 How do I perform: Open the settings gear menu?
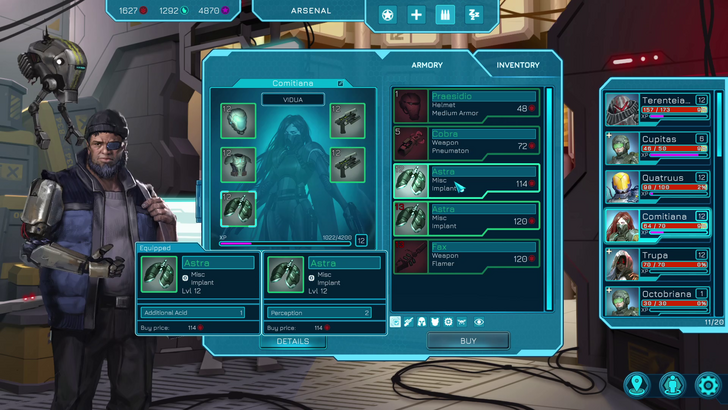(x=707, y=384)
